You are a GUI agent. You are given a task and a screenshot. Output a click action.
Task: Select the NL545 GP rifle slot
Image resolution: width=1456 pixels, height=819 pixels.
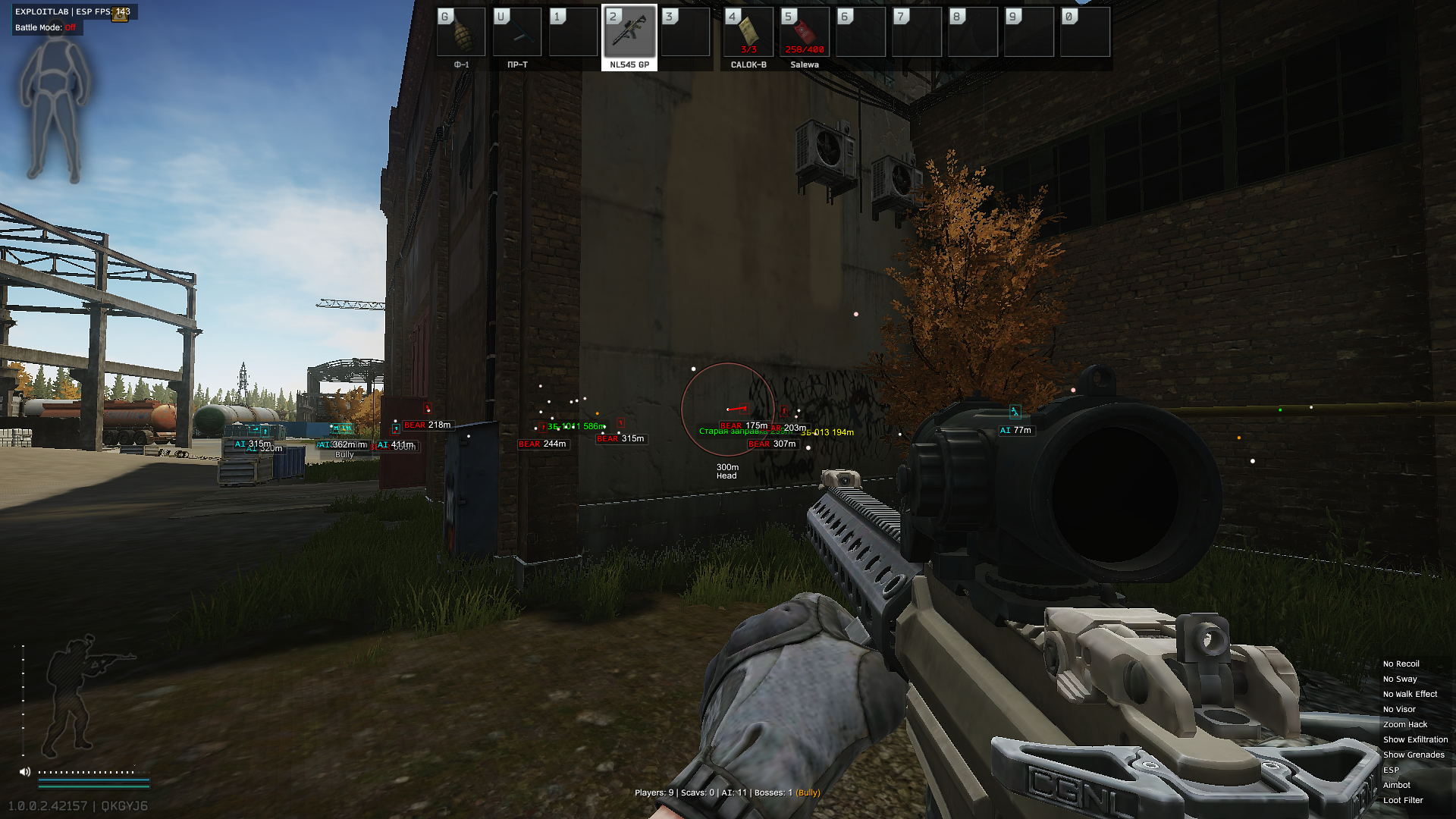click(x=629, y=33)
